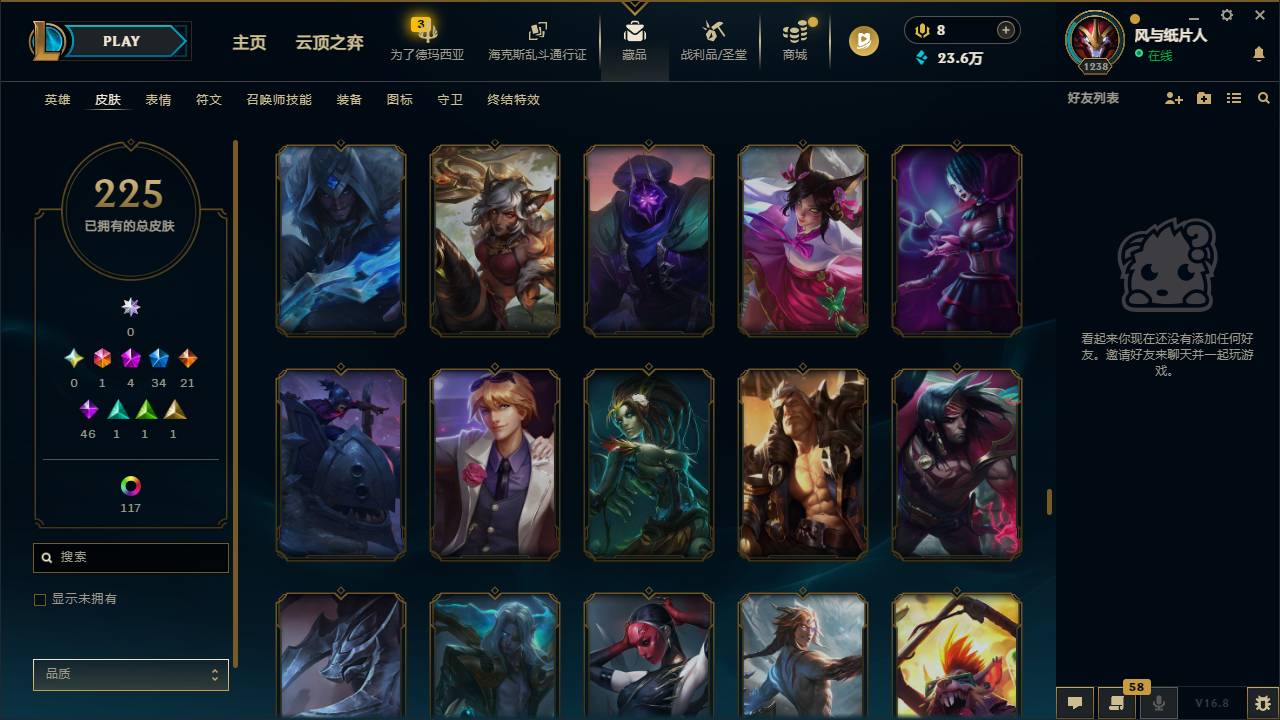Toggle the friends list view mode icon
The image size is (1280, 720).
point(1233,97)
